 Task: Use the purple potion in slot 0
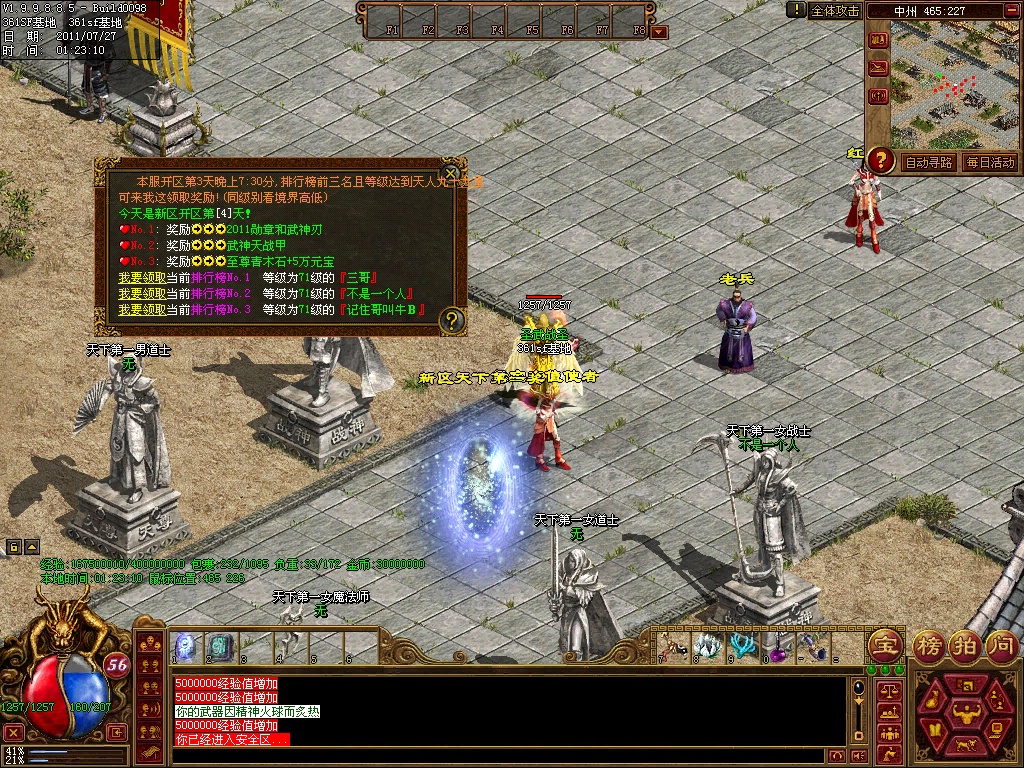pos(776,645)
